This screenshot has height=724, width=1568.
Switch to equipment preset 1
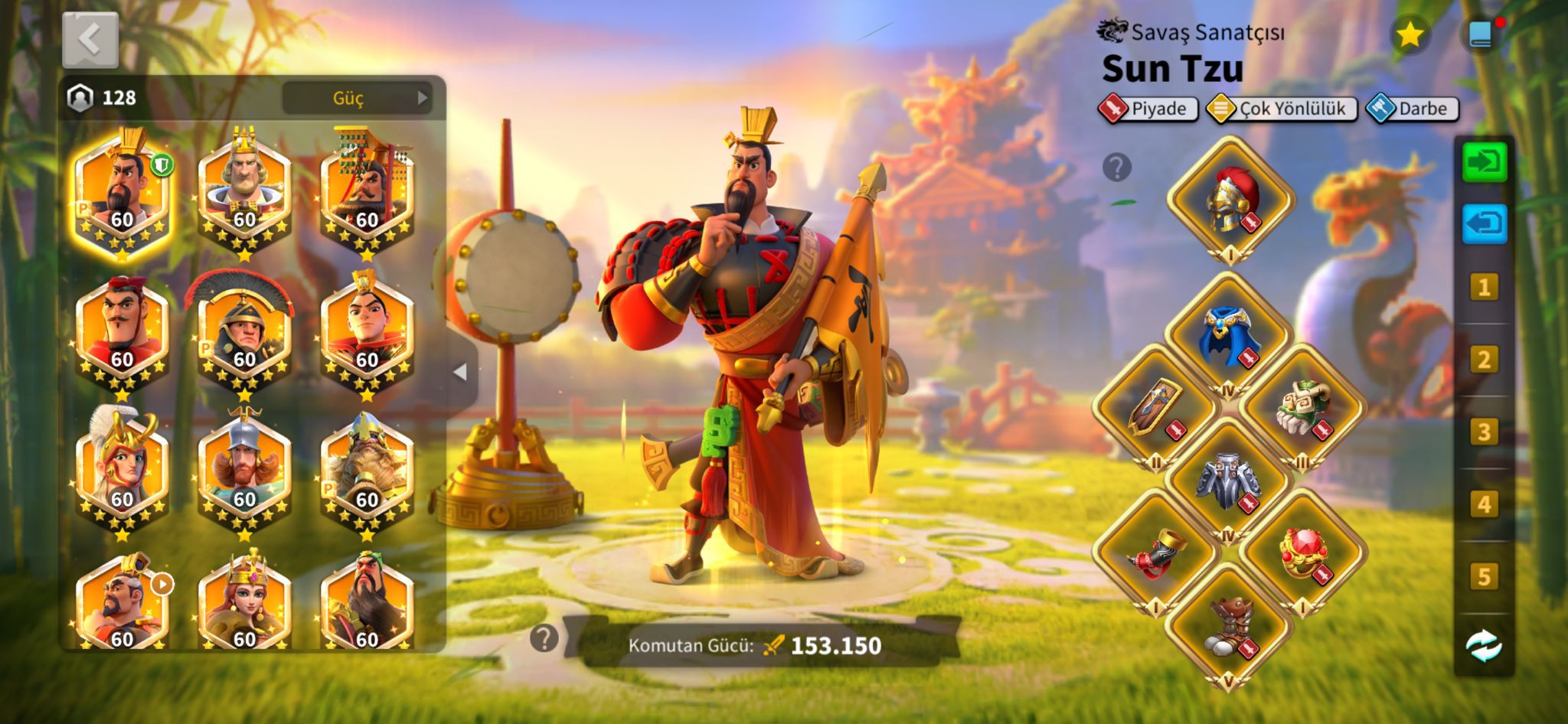[1483, 288]
